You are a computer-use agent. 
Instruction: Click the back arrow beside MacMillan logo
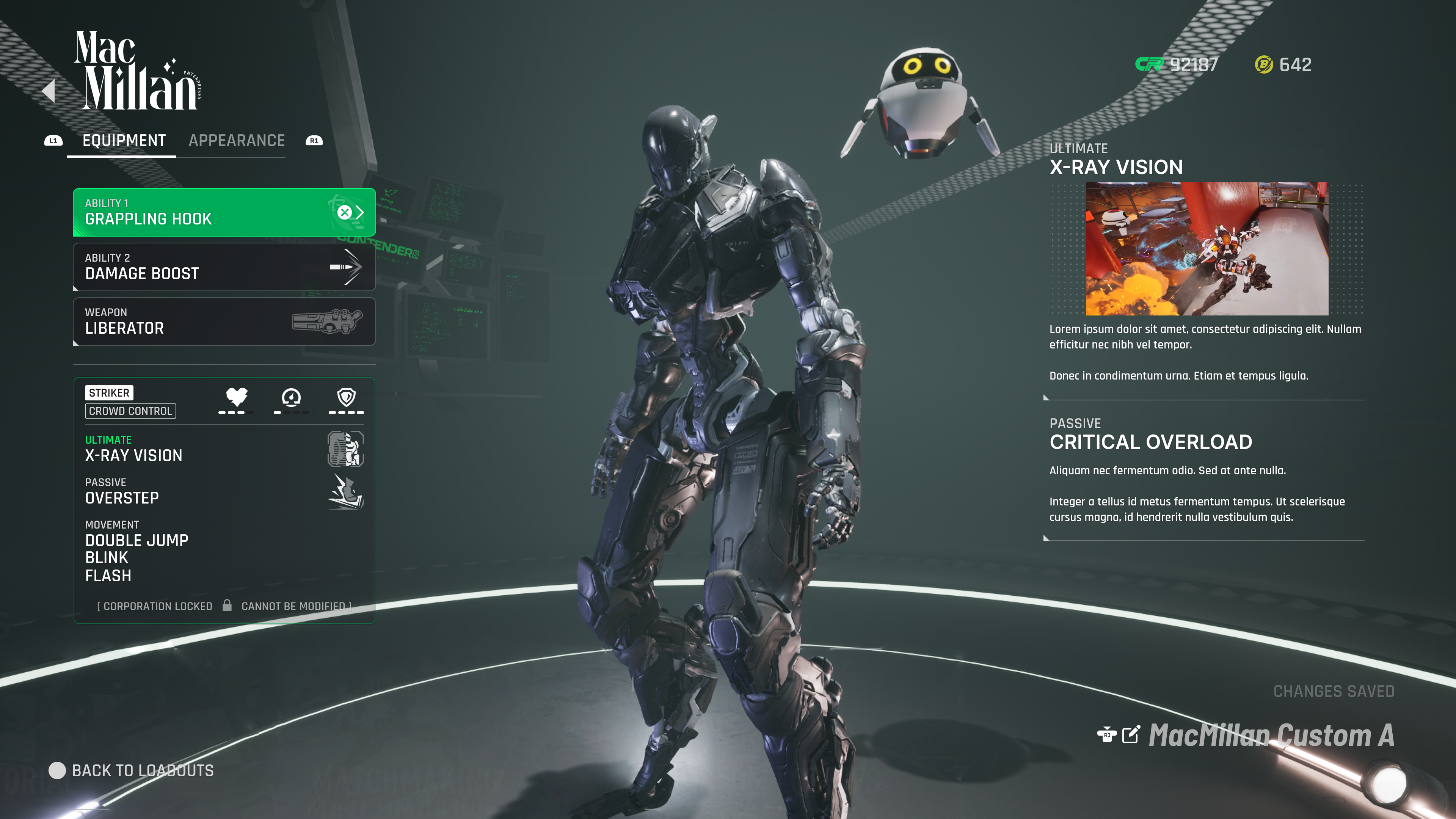click(49, 91)
